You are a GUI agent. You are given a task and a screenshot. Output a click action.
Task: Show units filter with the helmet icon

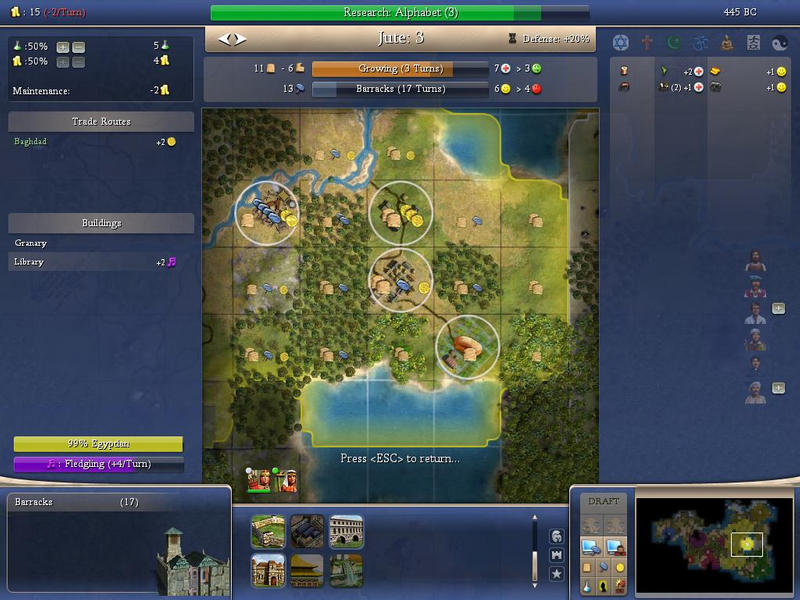557,537
